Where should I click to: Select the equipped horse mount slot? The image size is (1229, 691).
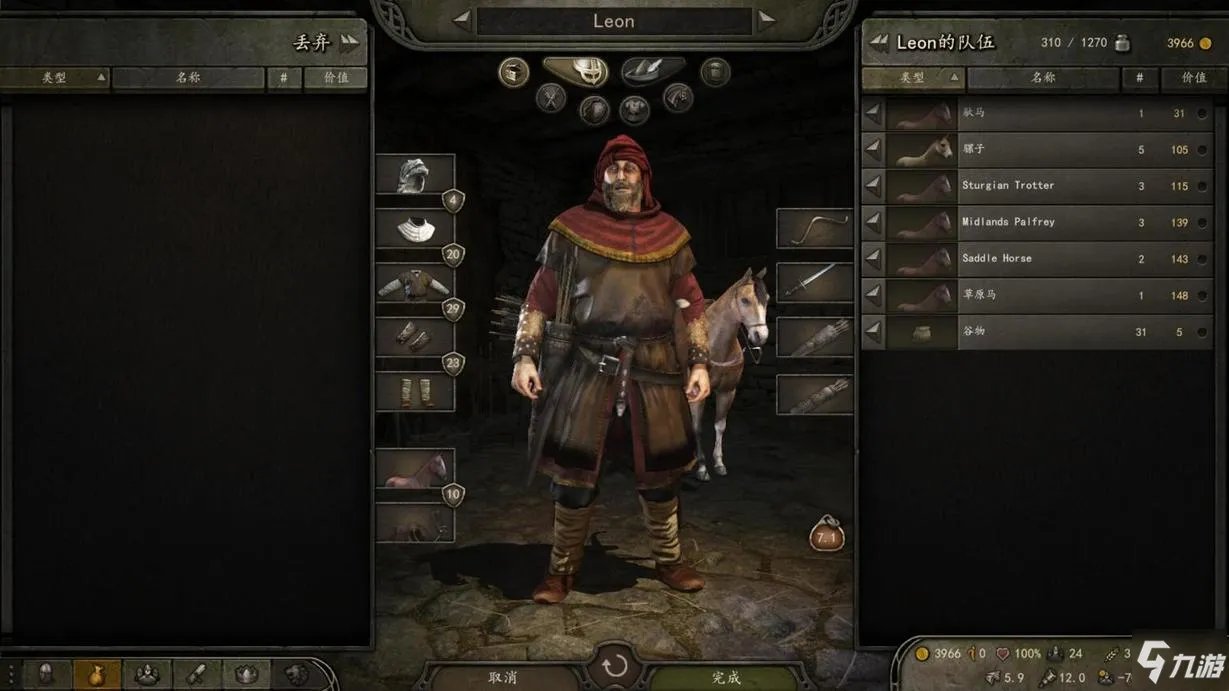(414, 469)
